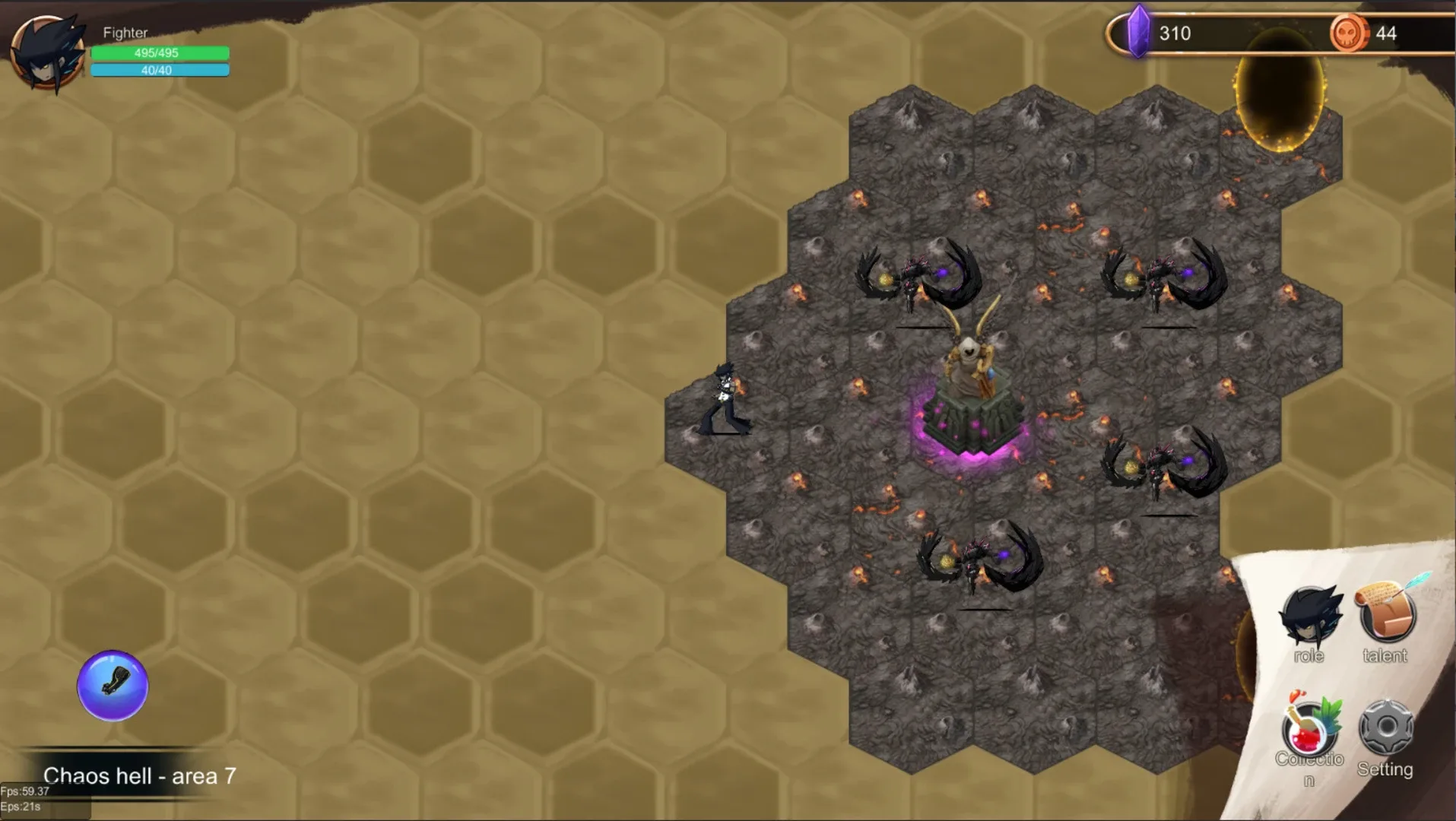Image resolution: width=1456 pixels, height=821 pixels.
Task: Click the blue mana bar
Action: point(160,70)
